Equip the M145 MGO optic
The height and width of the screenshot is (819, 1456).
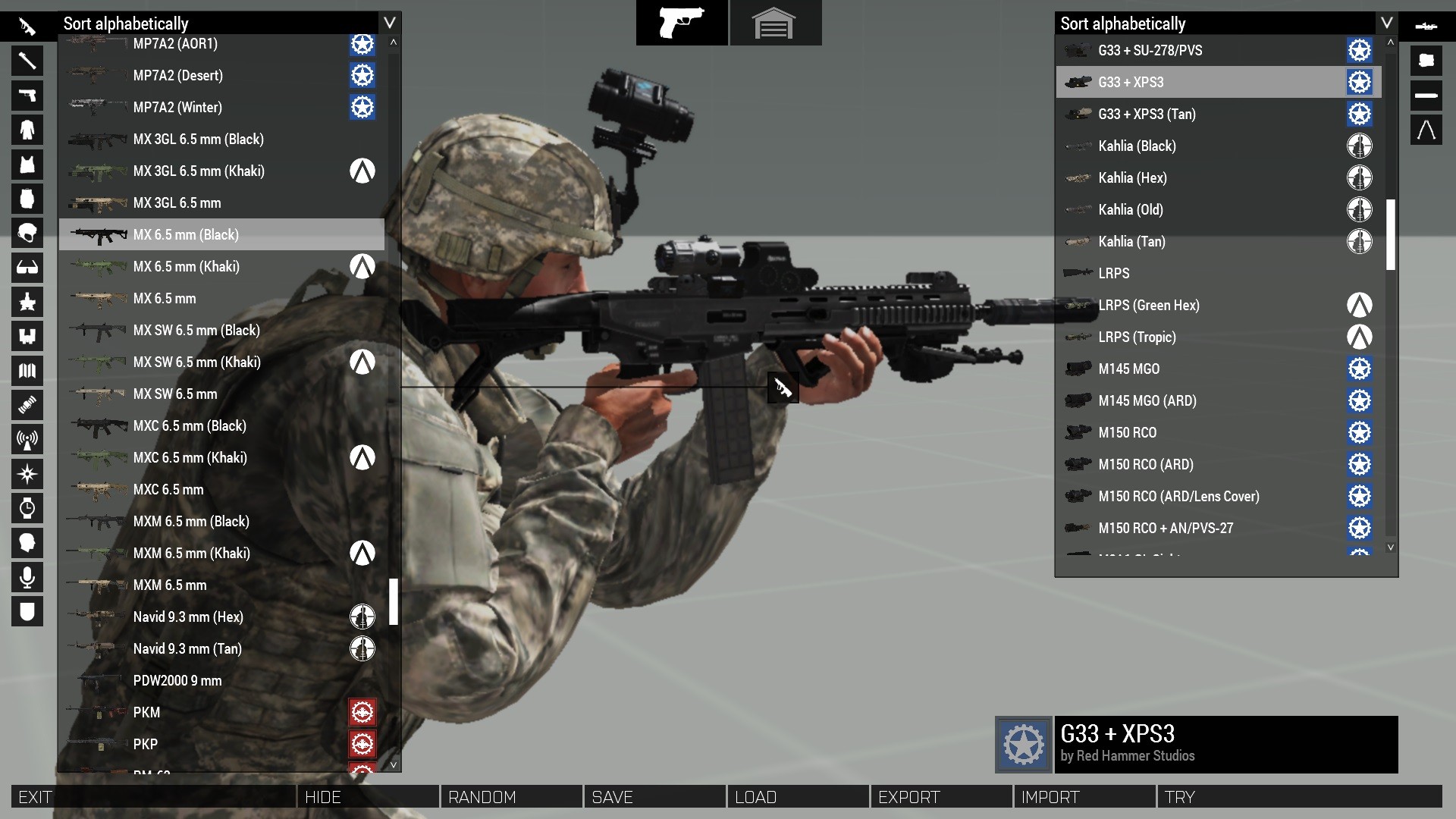tap(1129, 369)
